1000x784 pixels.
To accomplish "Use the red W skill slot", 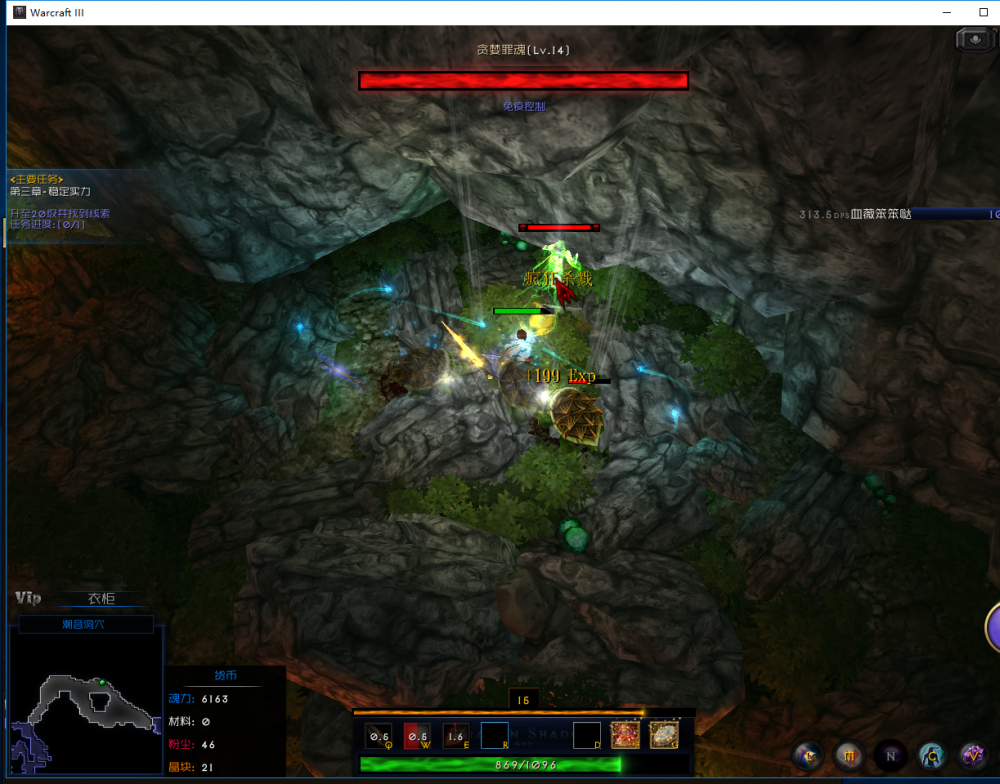I will (417, 736).
